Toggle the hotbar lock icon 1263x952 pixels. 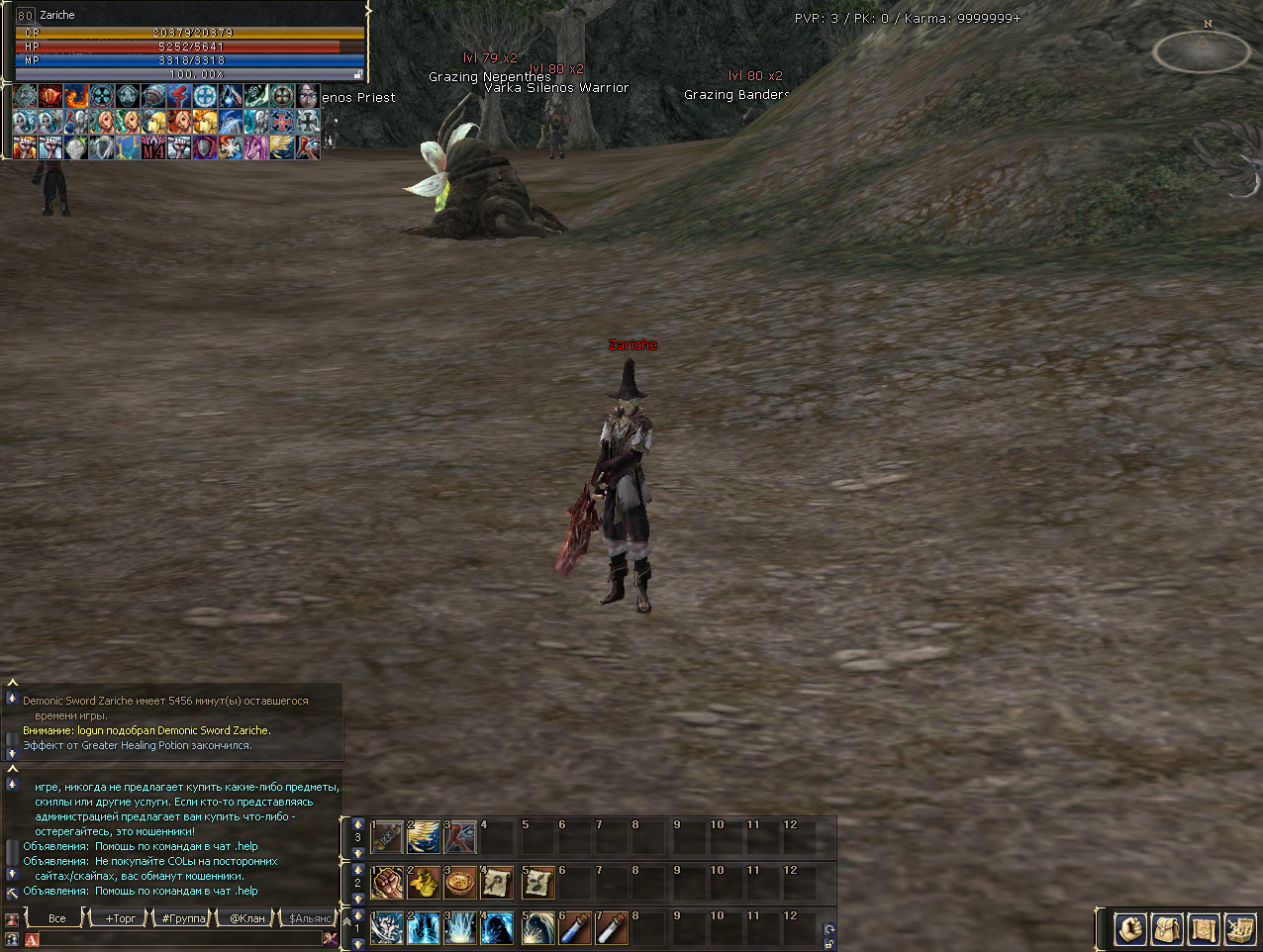(829, 943)
